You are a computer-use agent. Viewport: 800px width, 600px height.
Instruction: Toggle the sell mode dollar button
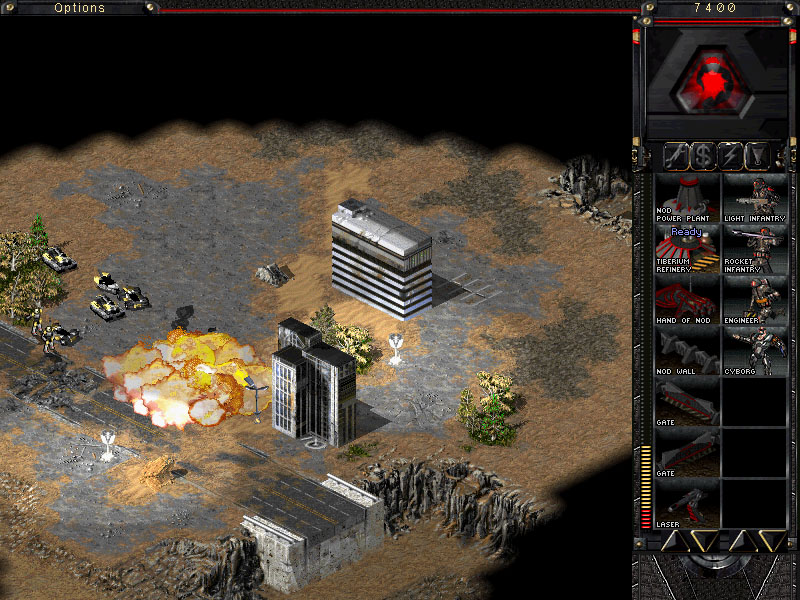[x=704, y=156]
